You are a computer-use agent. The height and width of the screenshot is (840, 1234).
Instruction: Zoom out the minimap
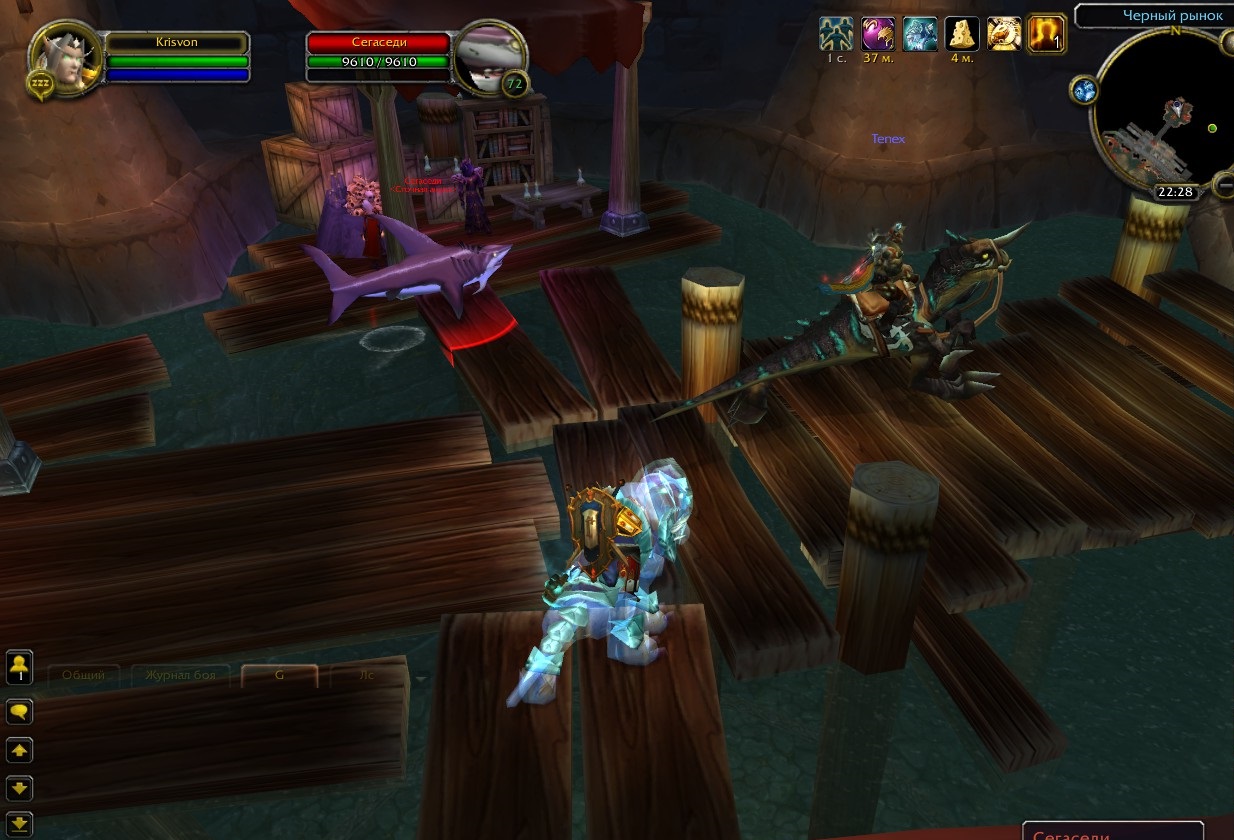coord(1224,184)
